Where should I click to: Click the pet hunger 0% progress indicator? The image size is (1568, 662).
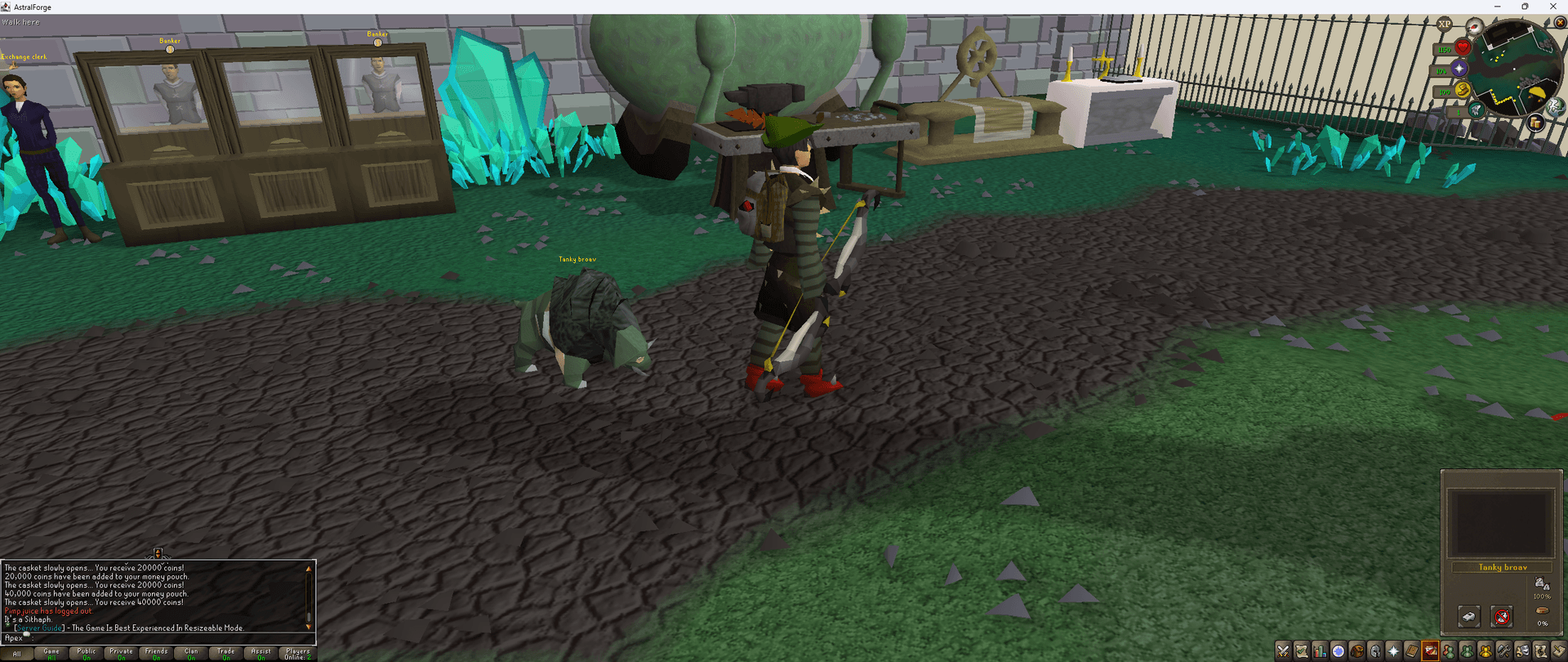(x=1540, y=624)
